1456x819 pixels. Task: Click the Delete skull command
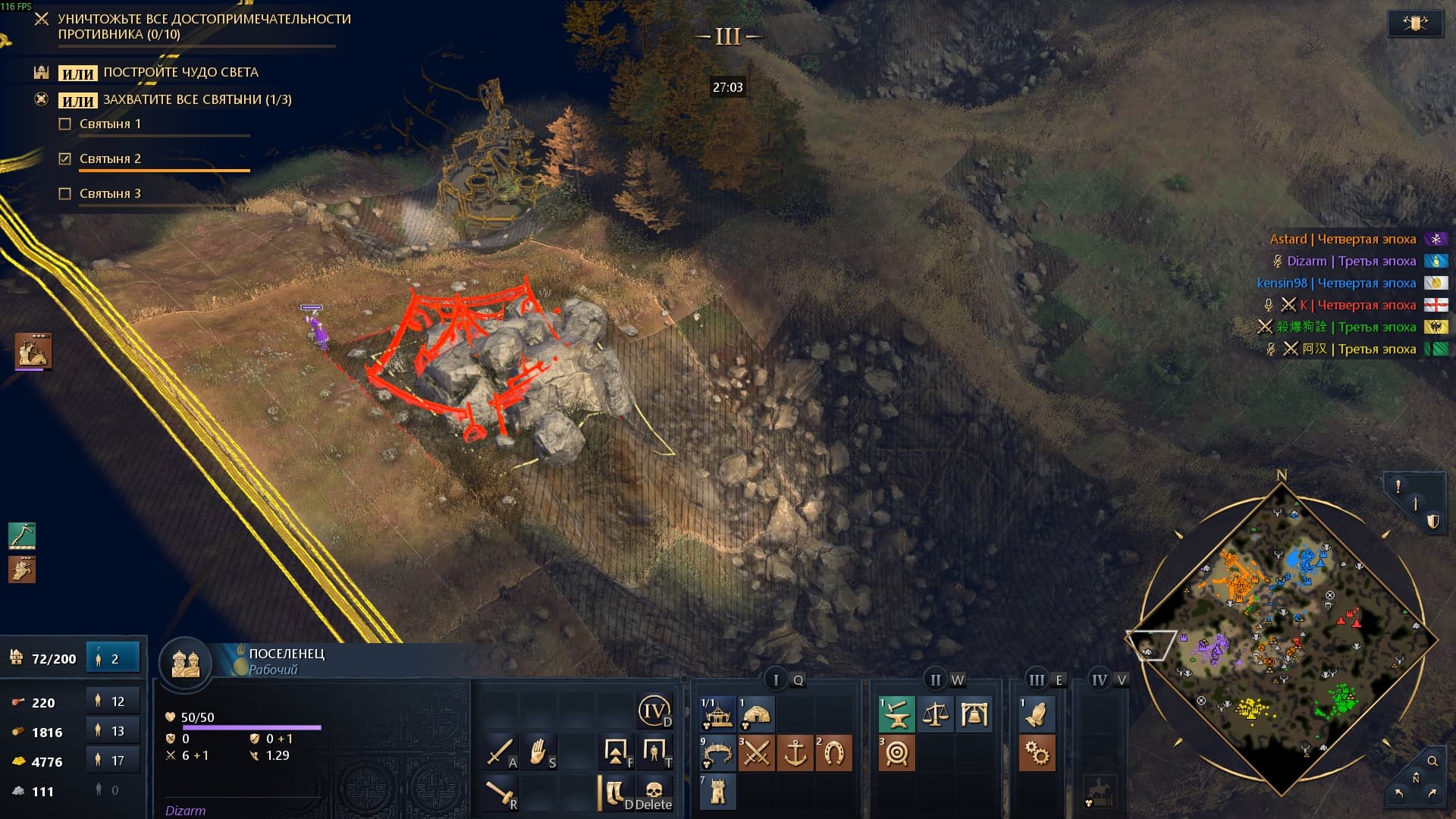[654, 792]
